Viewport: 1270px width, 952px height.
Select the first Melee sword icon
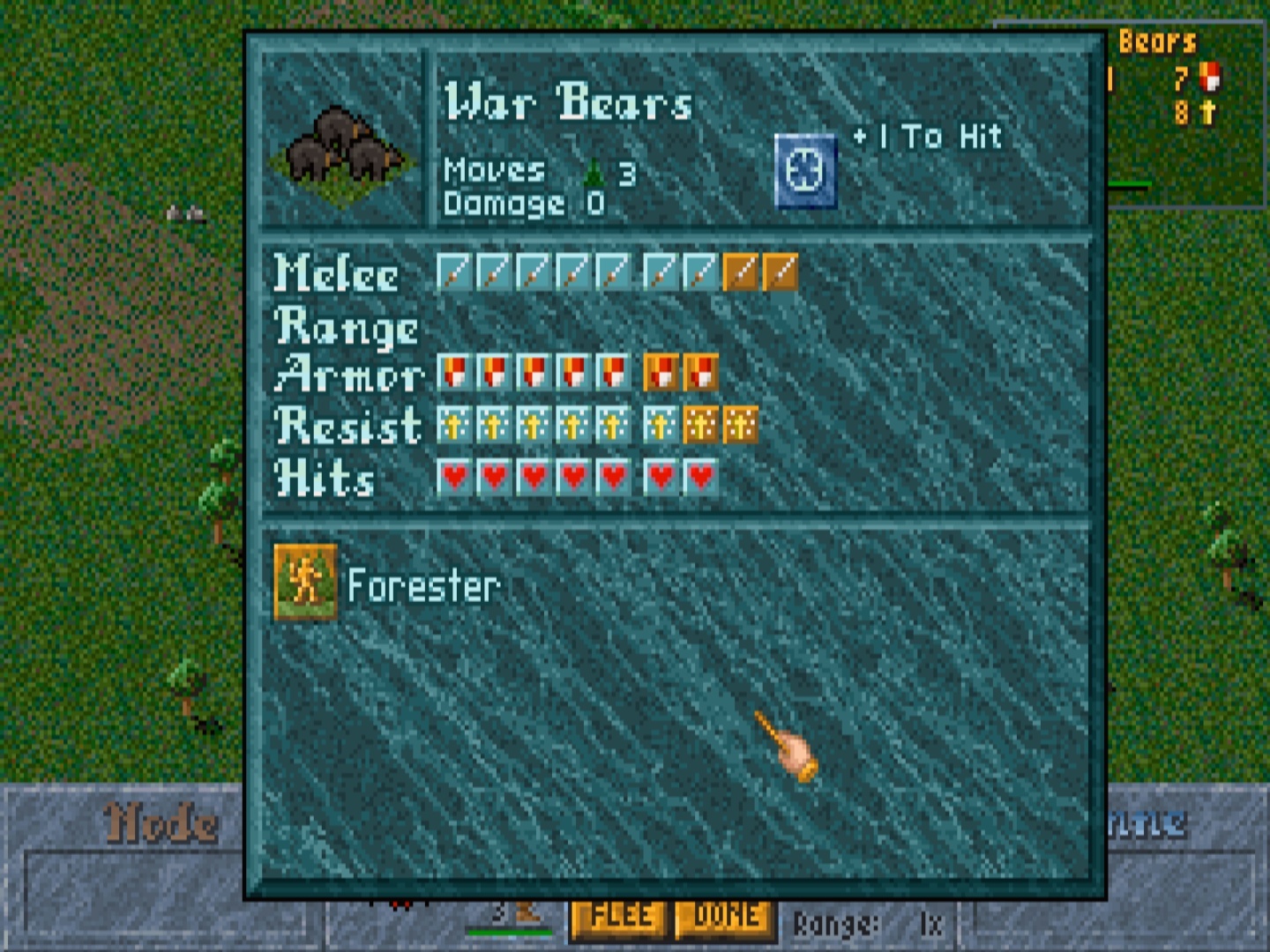(x=452, y=274)
